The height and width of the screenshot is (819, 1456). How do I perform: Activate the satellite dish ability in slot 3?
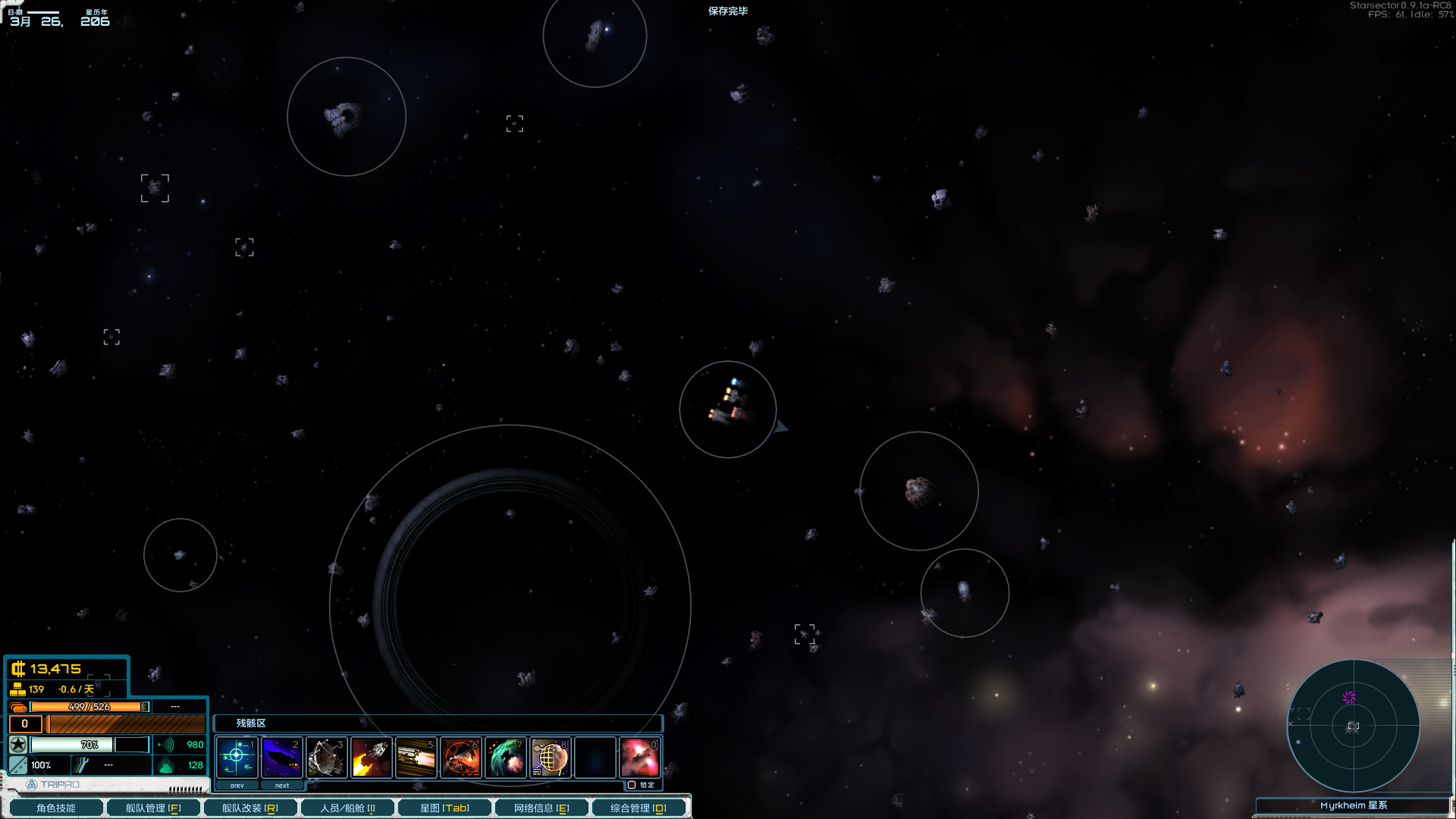click(326, 757)
